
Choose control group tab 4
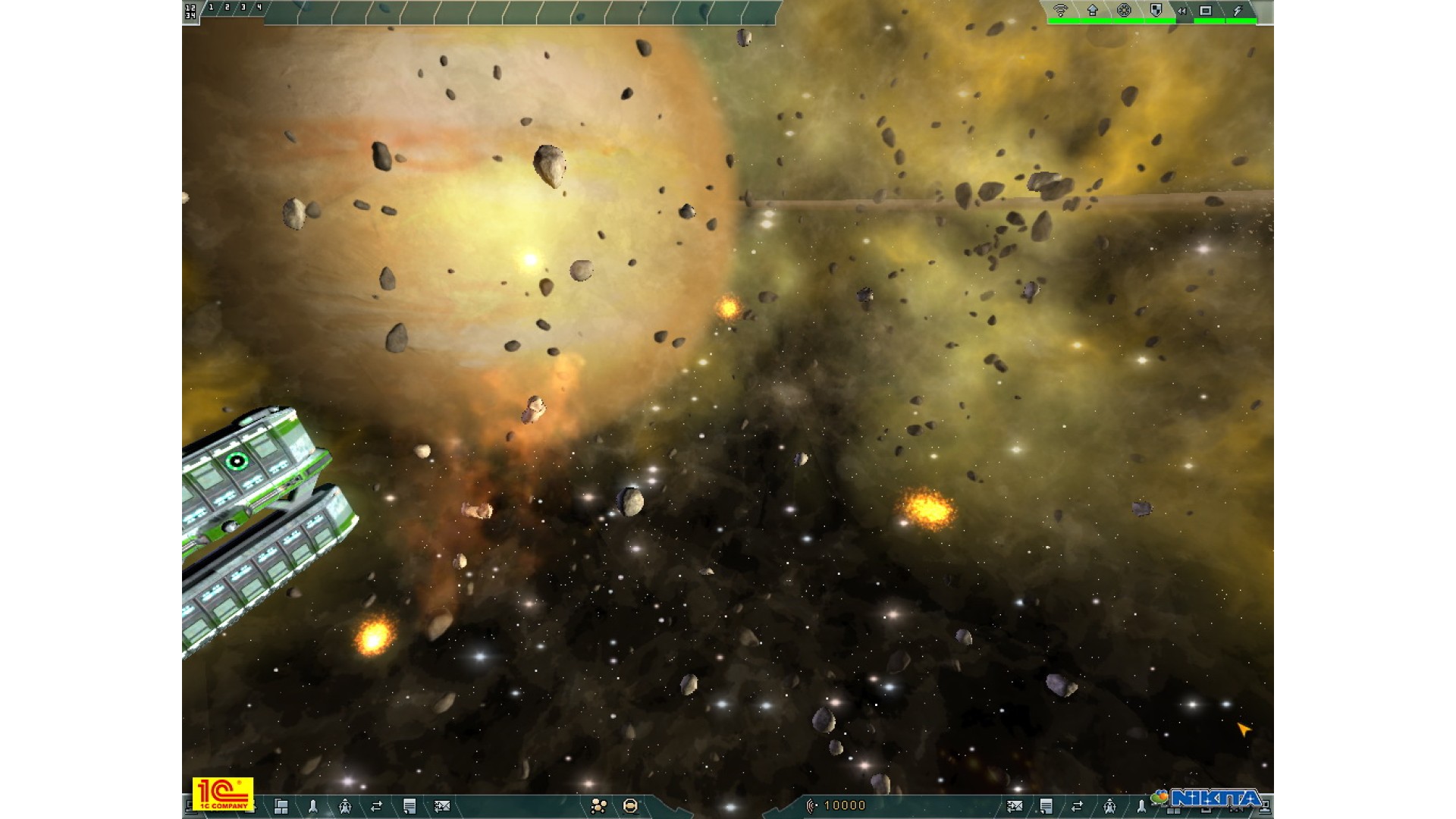coord(259,8)
